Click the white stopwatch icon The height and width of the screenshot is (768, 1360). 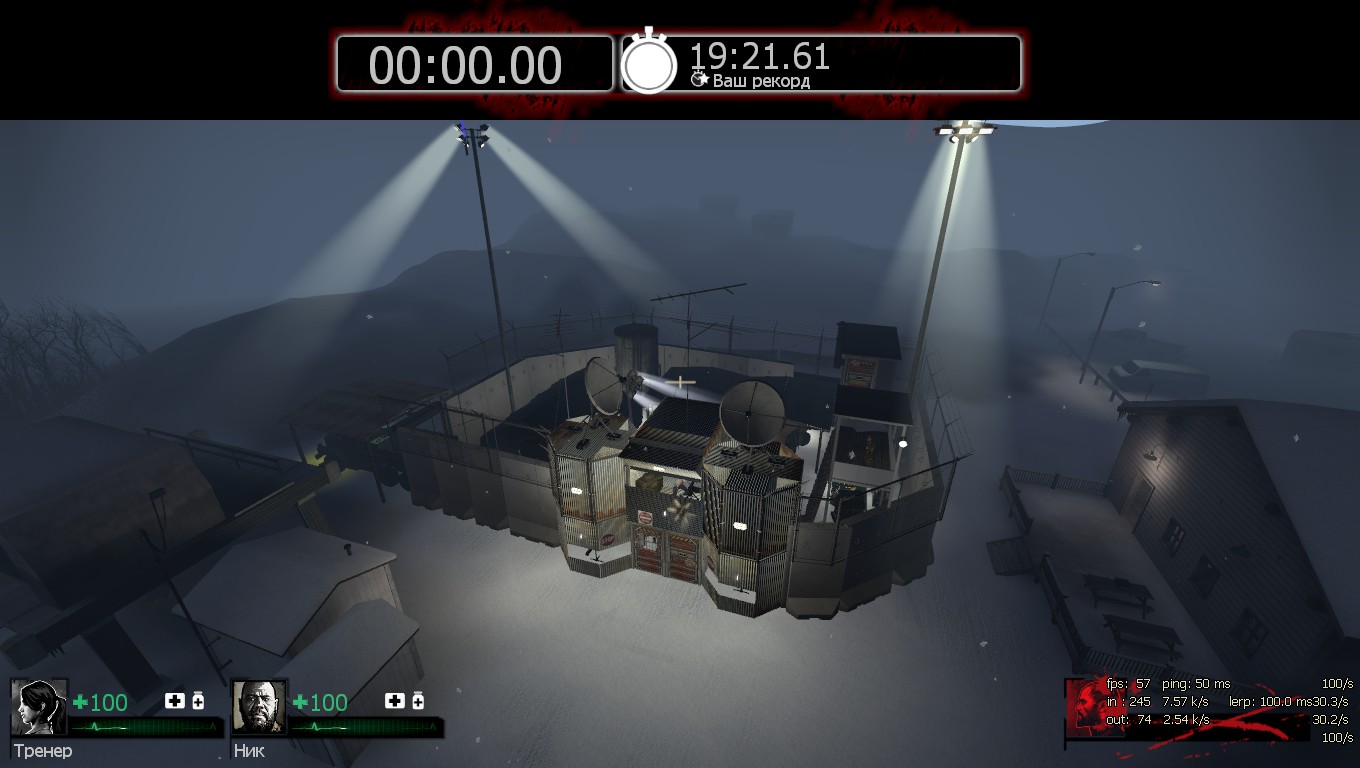coord(649,63)
